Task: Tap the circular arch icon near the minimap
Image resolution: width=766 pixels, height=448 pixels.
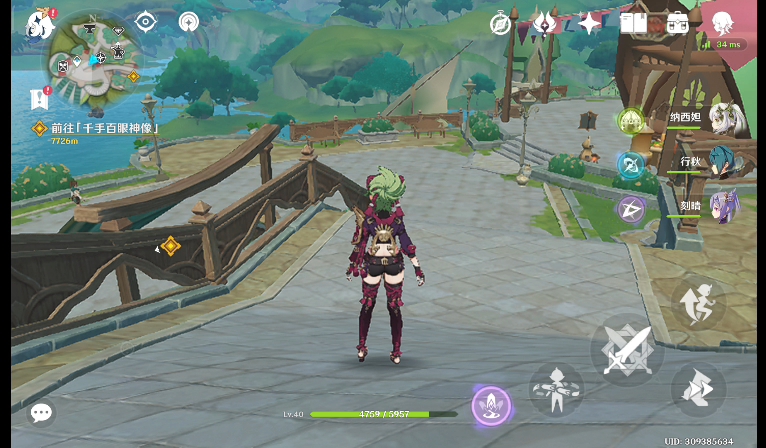Action: (x=188, y=21)
